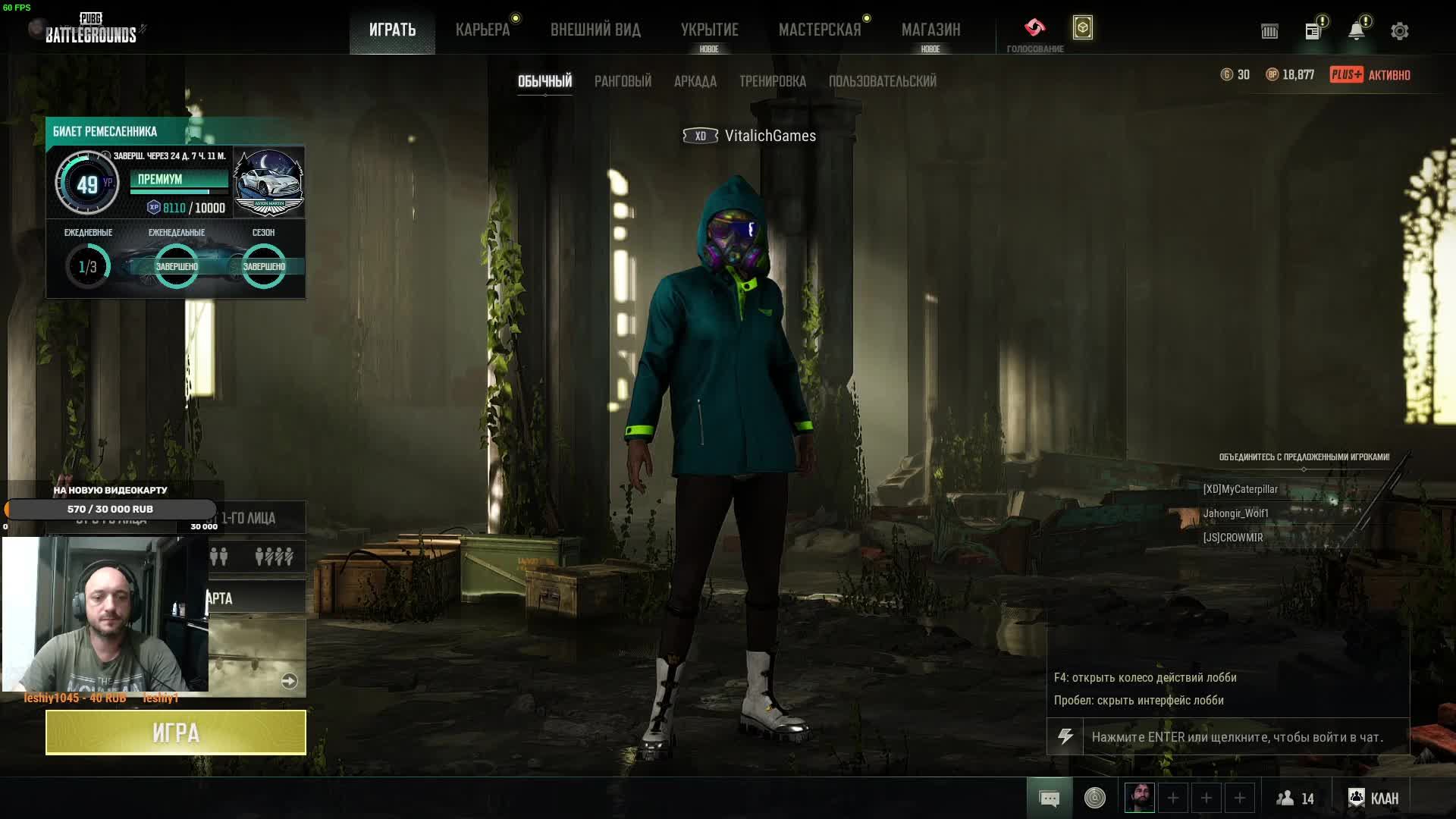The image size is (1456, 819).
Task: Invite suggested player Jahongir_Wolf1
Action: point(1235,513)
